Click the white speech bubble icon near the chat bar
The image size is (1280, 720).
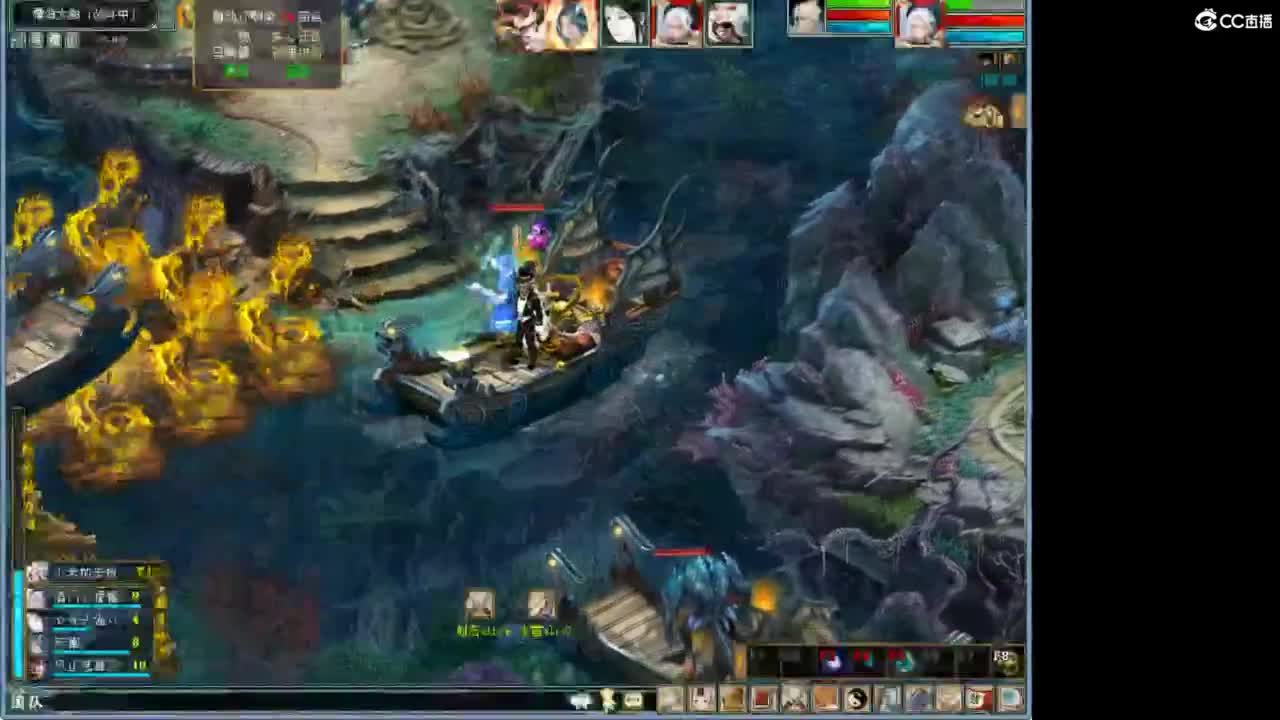coord(580,700)
